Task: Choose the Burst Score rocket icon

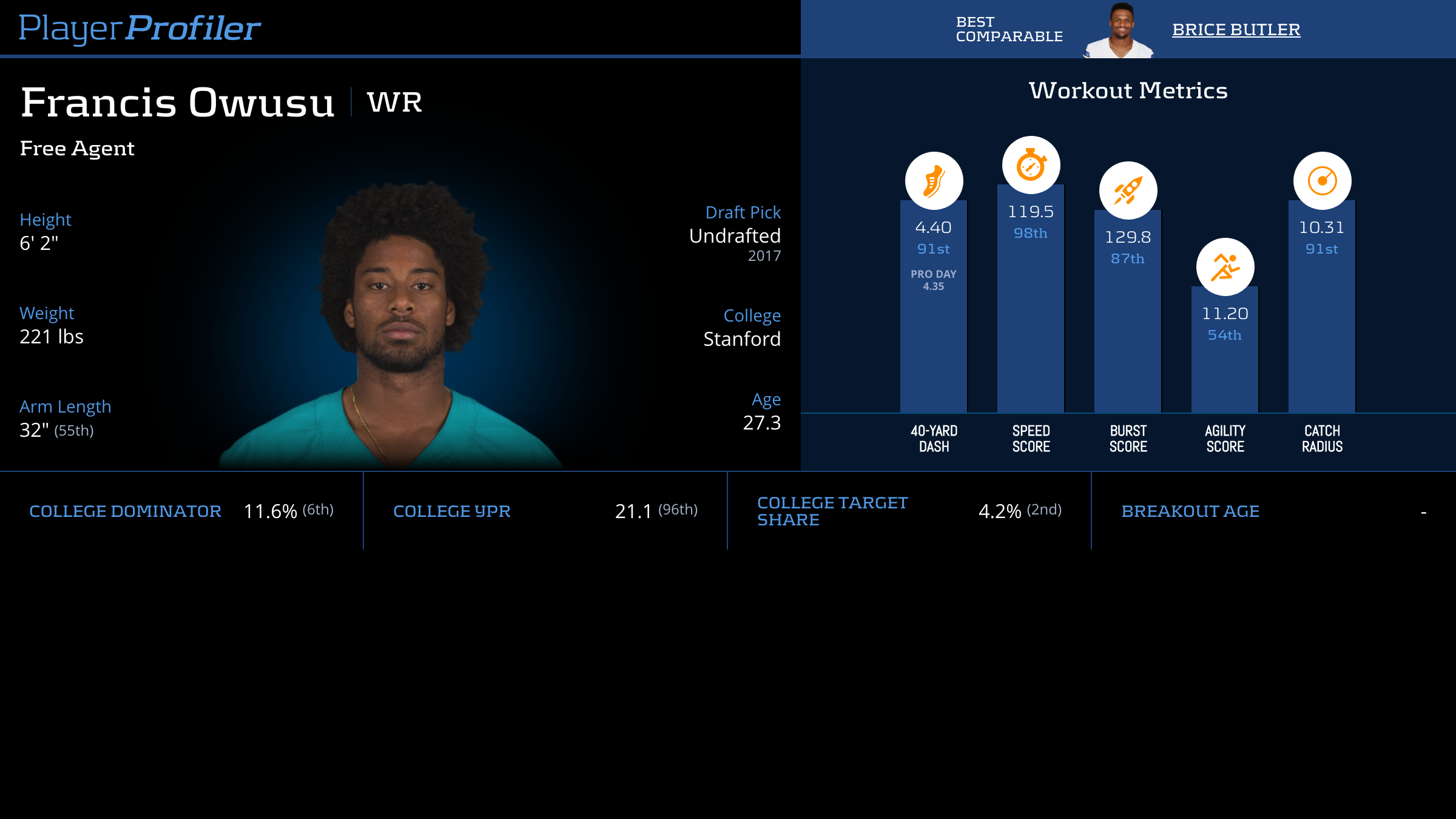Action: pos(1128,190)
